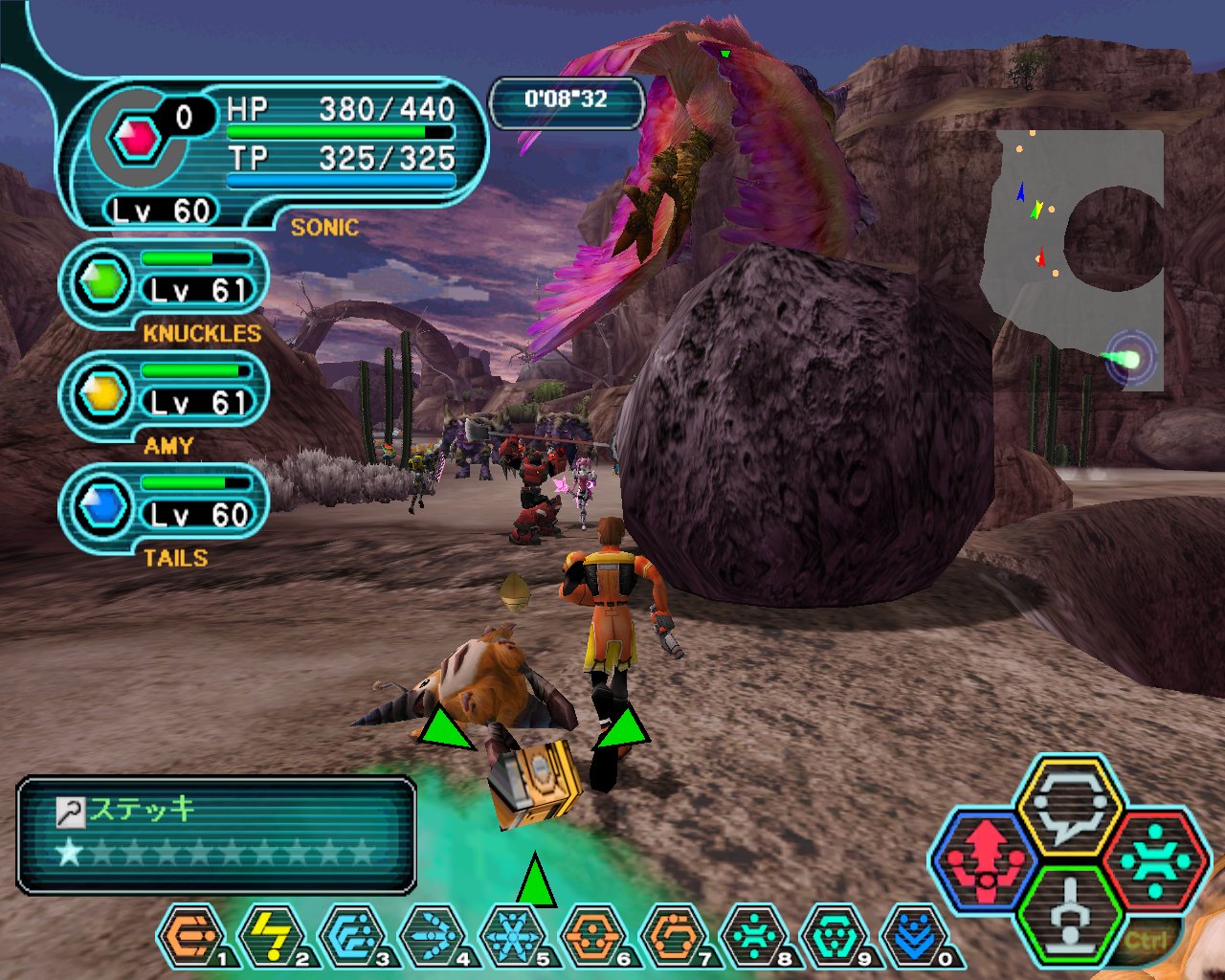Activate the orange technique in hotbar slot 1
This screenshot has height=980, width=1225.
coord(191,937)
